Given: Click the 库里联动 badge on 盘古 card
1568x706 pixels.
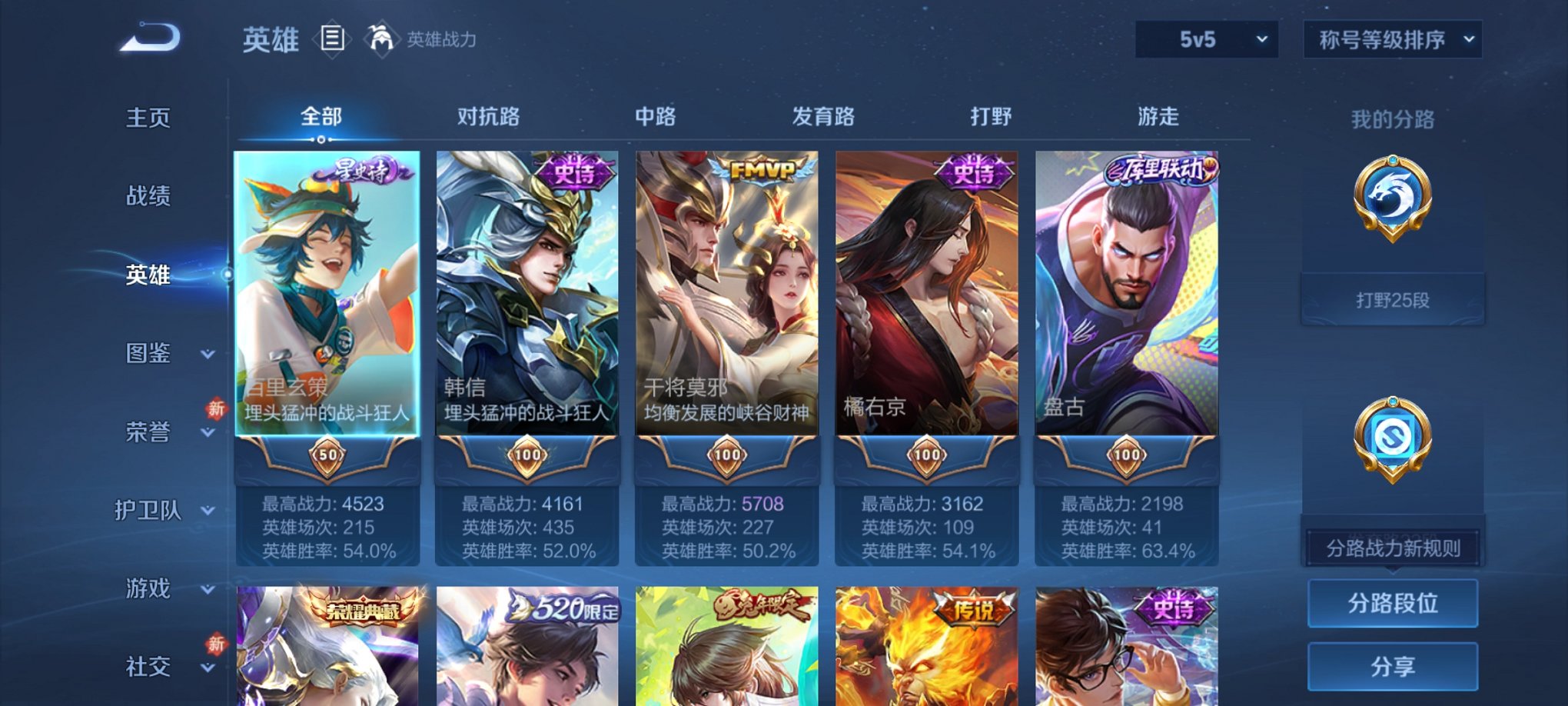Looking at the screenshot, I should 1157,168.
